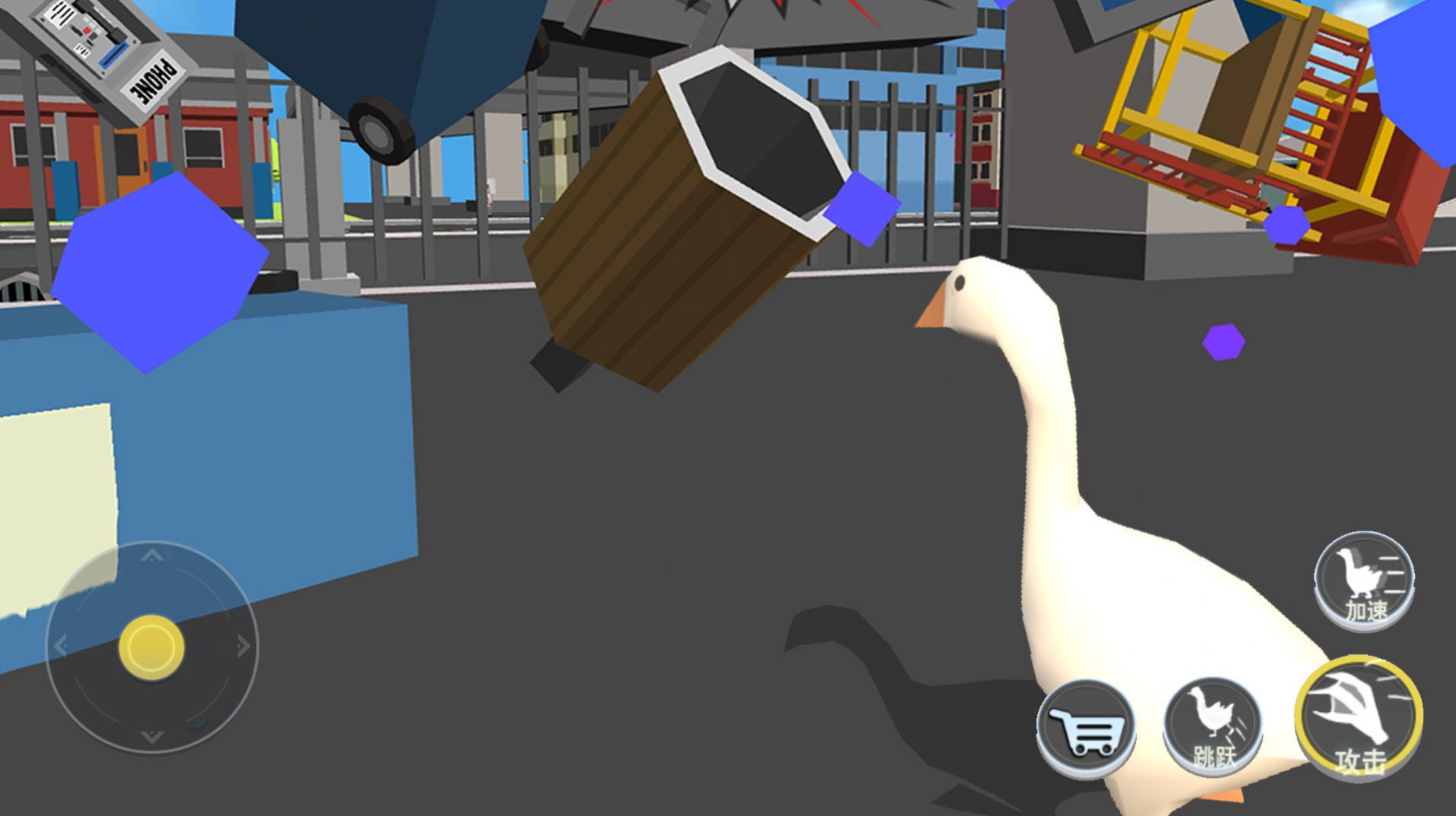Open the shopping cart store
This screenshot has width=1456, height=816.
(1086, 728)
